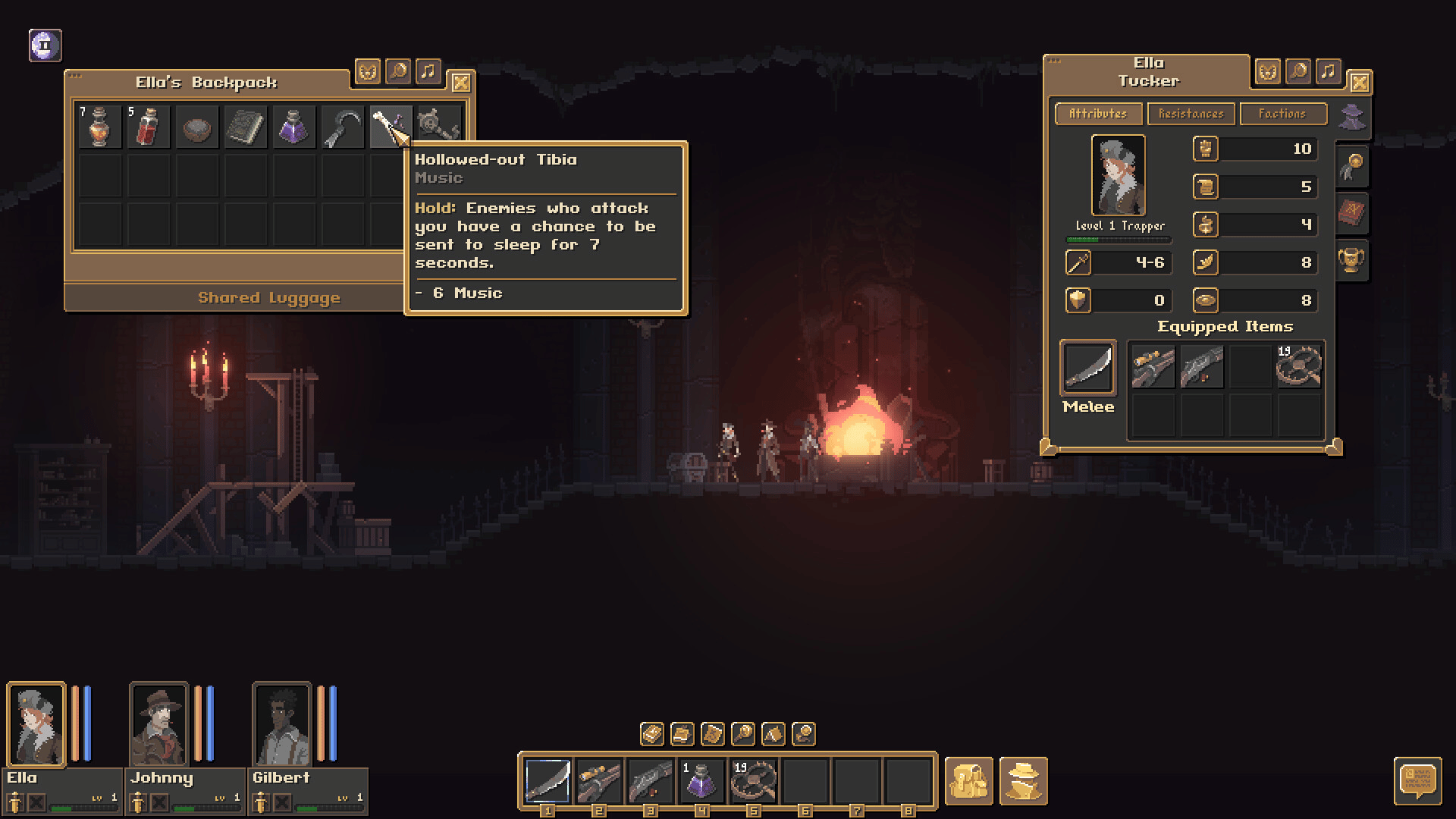This screenshot has width=1456, height=819.
Task: Select the bear trap in equipped items
Action: pyautogui.click(x=1299, y=366)
